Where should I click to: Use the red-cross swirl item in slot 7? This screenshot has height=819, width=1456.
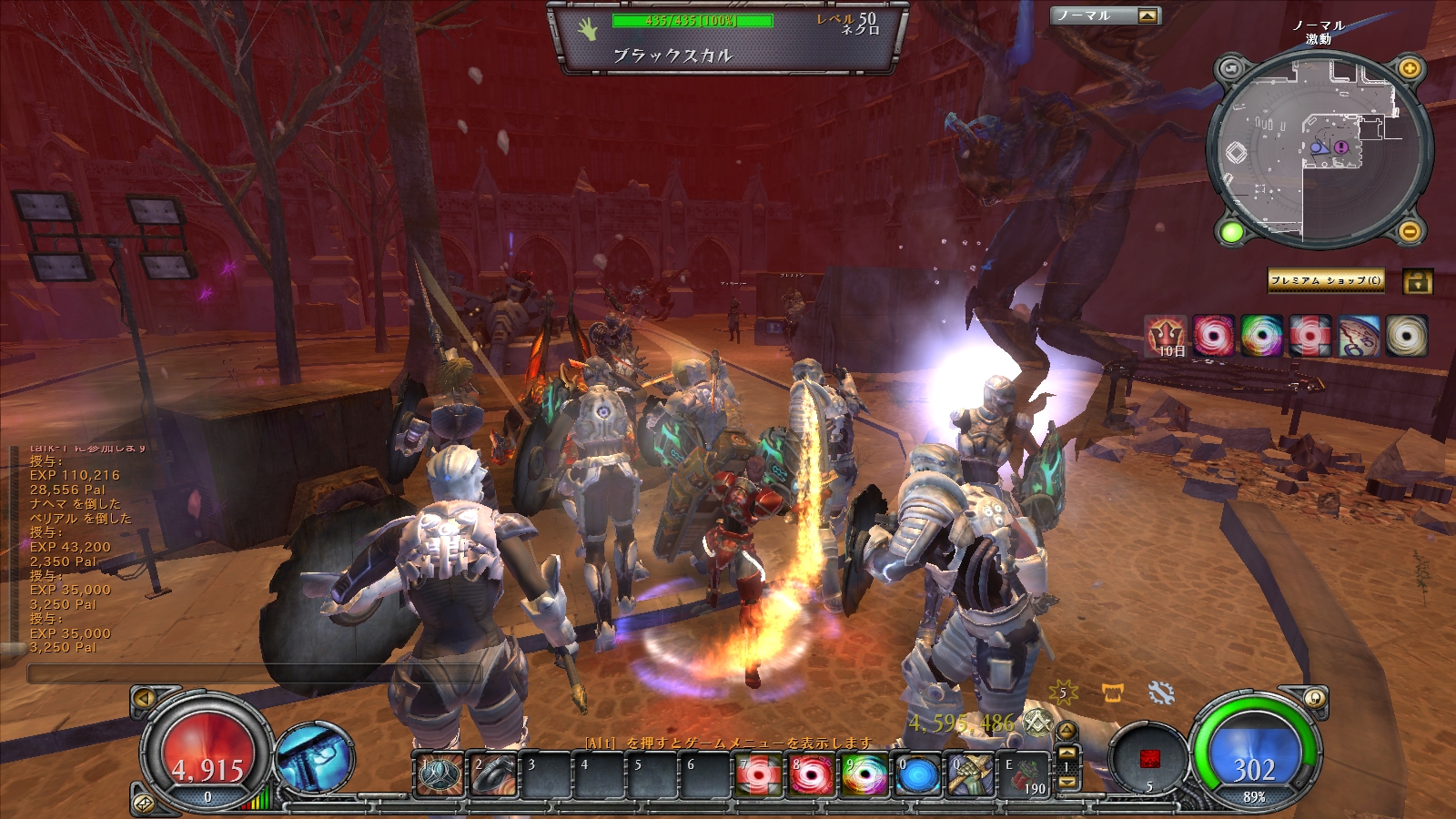click(757, 776)
